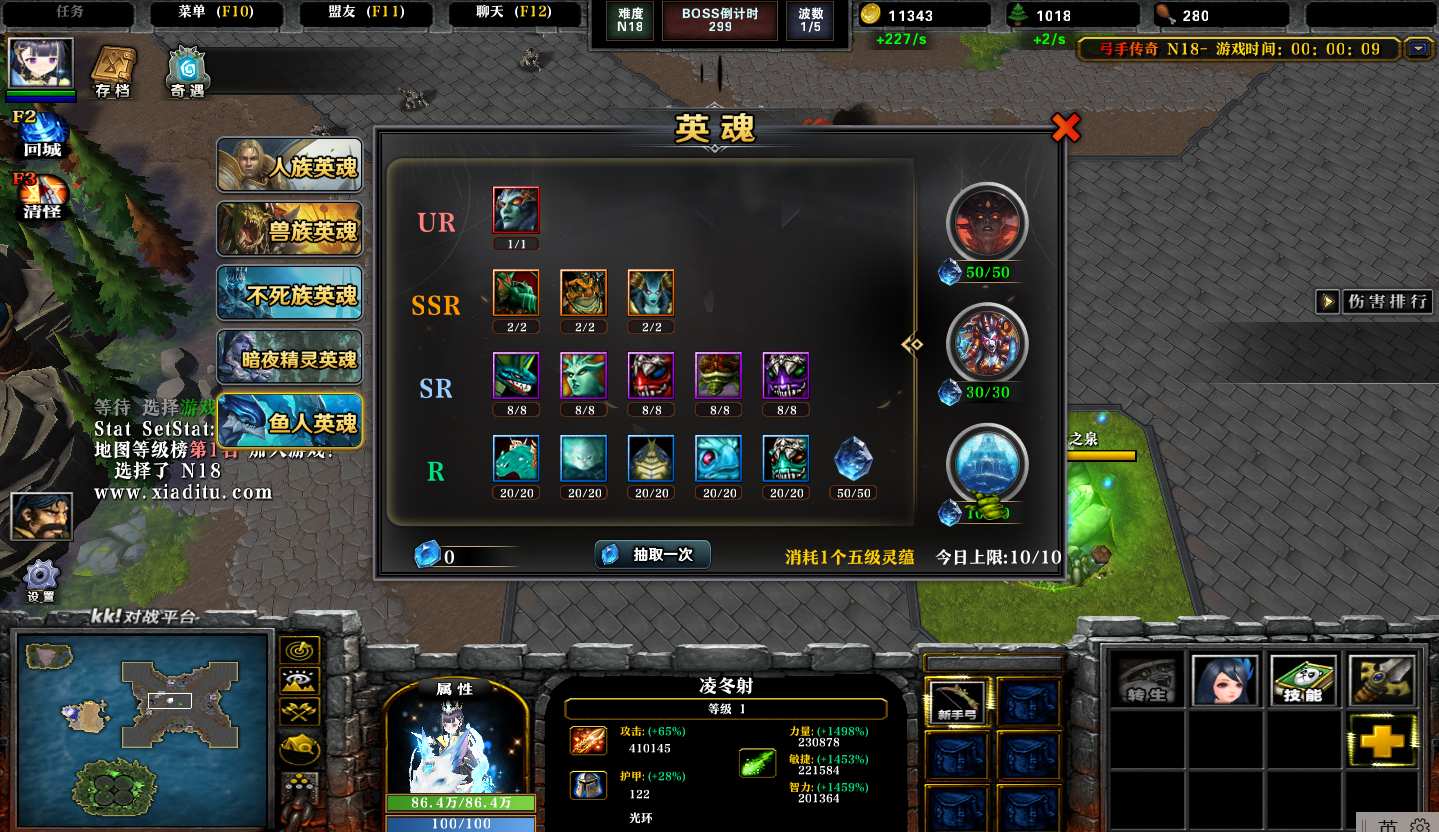Open the 盟友 (F11) allies menu

click(366, 13)
